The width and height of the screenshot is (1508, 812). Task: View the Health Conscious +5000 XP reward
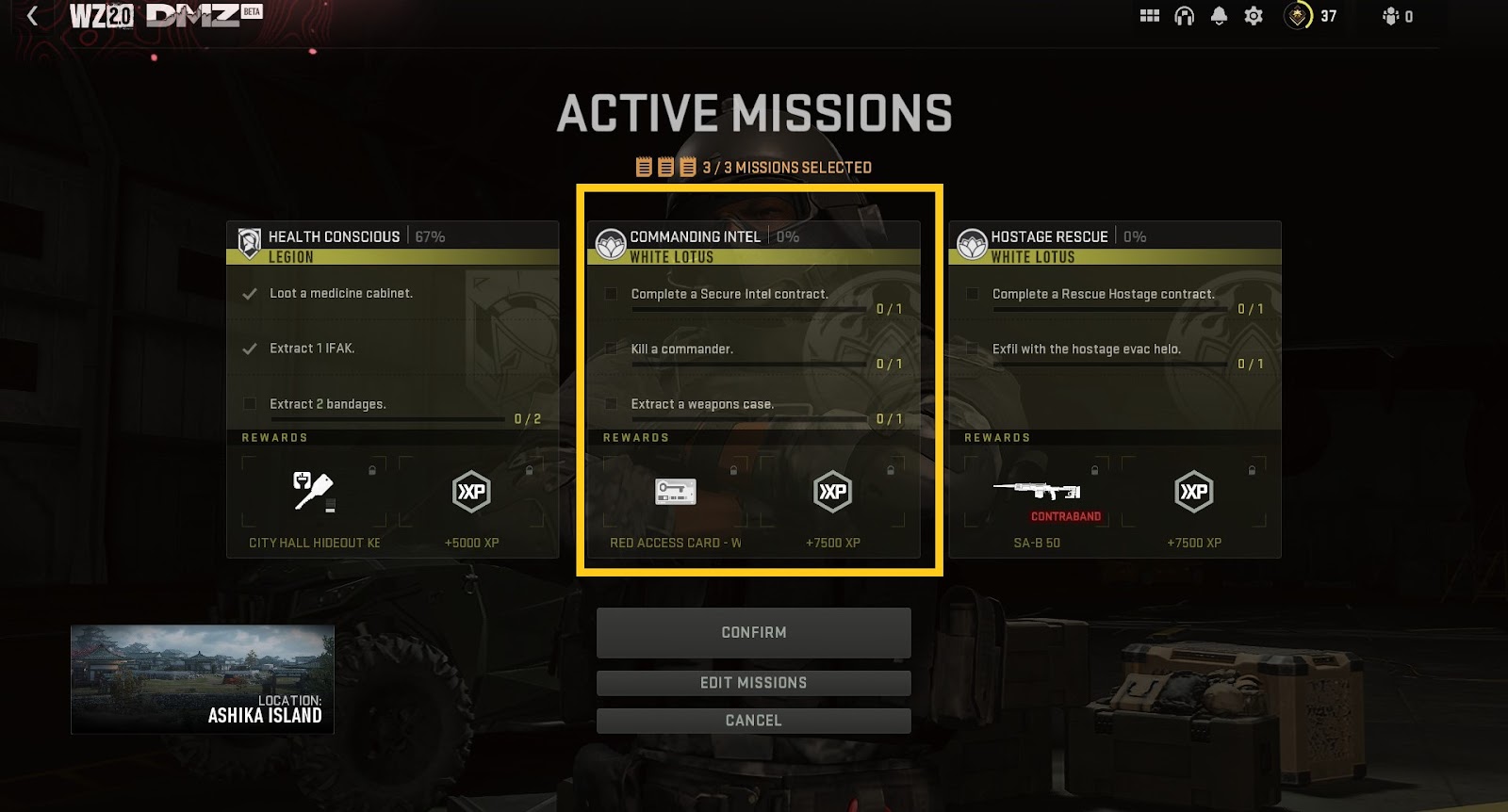click(x=471, y=493)
